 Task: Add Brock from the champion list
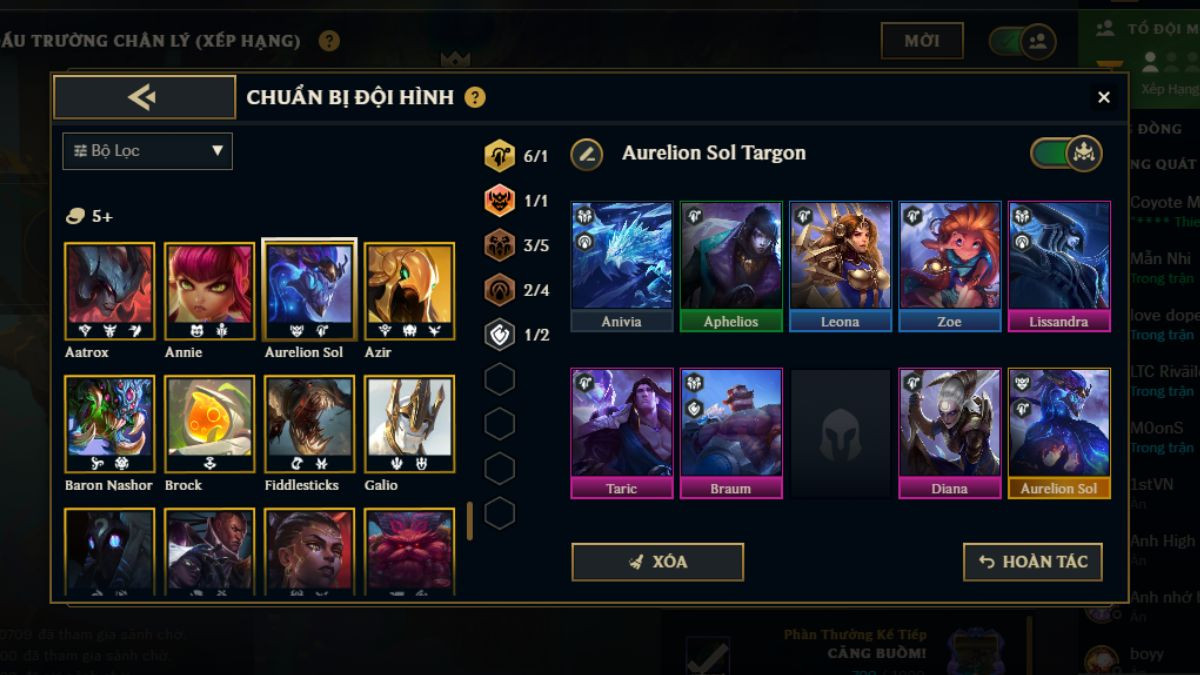209,423
